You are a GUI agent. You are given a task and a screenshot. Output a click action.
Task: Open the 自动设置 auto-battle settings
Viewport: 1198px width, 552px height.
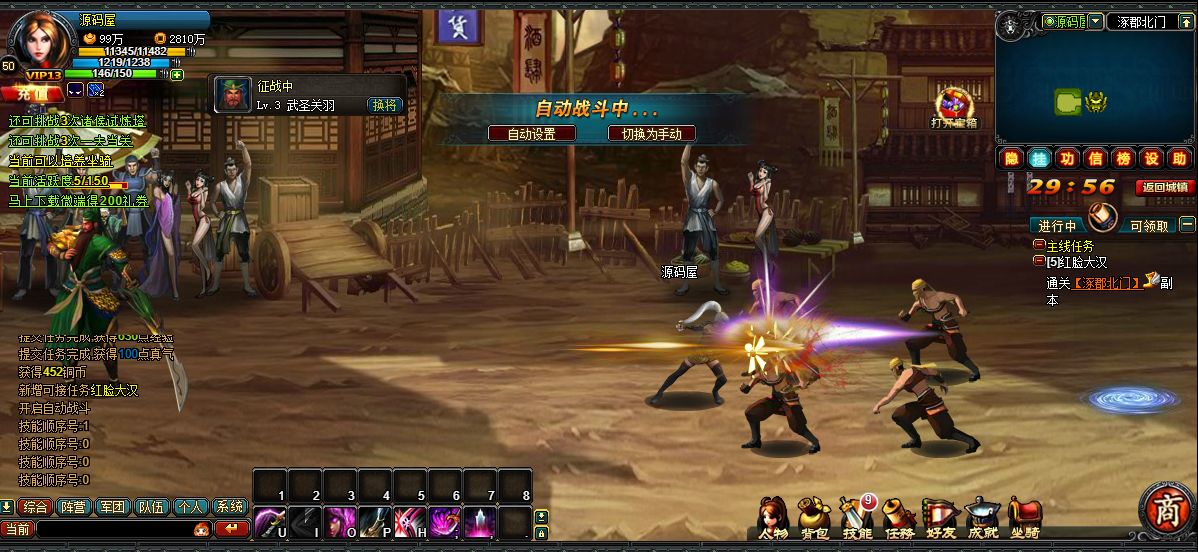point(531,133)
